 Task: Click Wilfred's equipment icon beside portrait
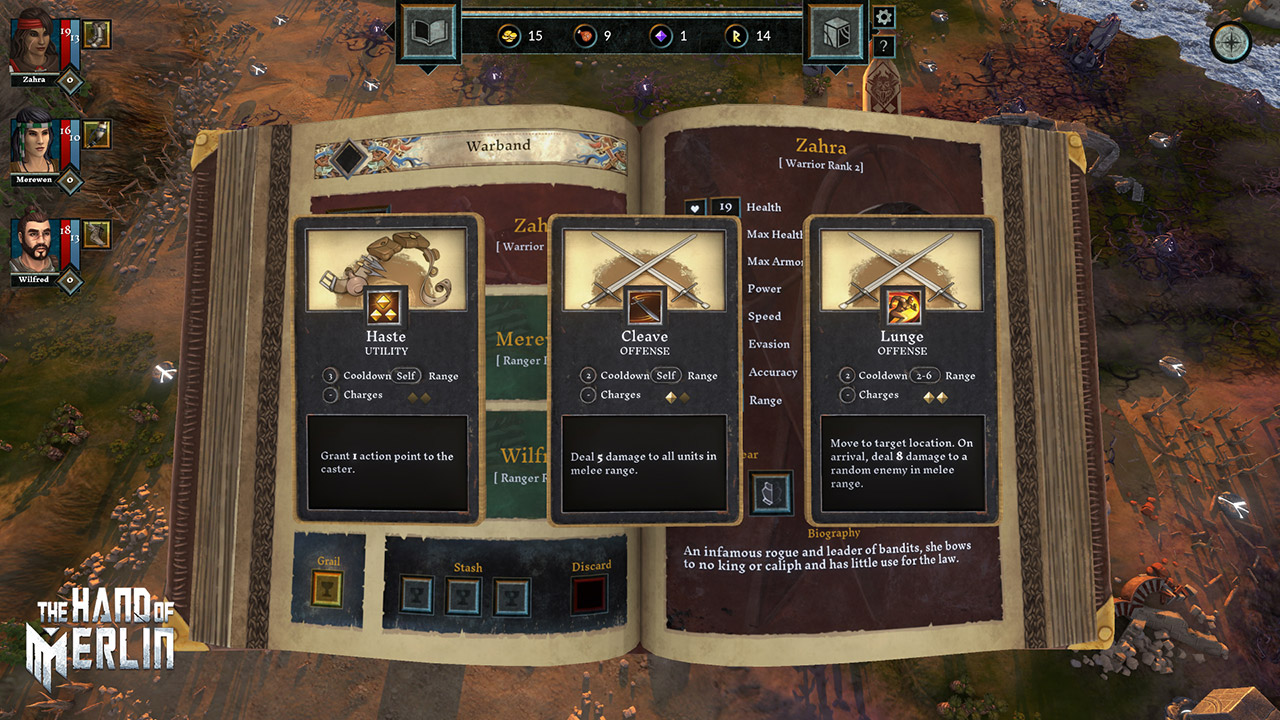97,234
